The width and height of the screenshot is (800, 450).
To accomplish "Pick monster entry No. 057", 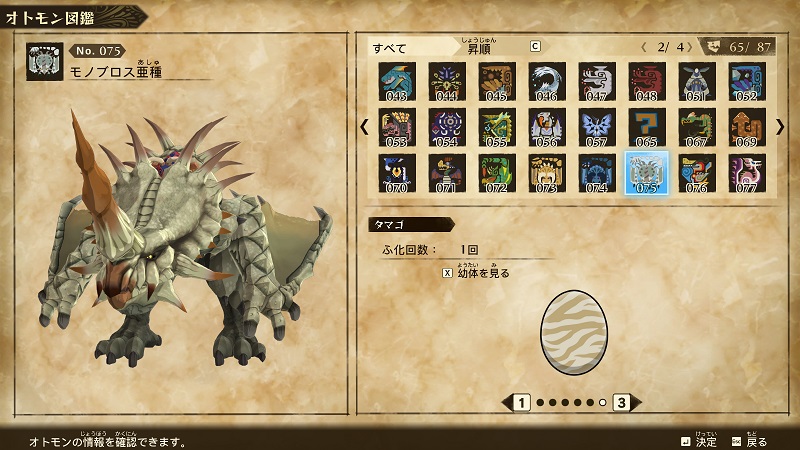I will pos(596,127).
